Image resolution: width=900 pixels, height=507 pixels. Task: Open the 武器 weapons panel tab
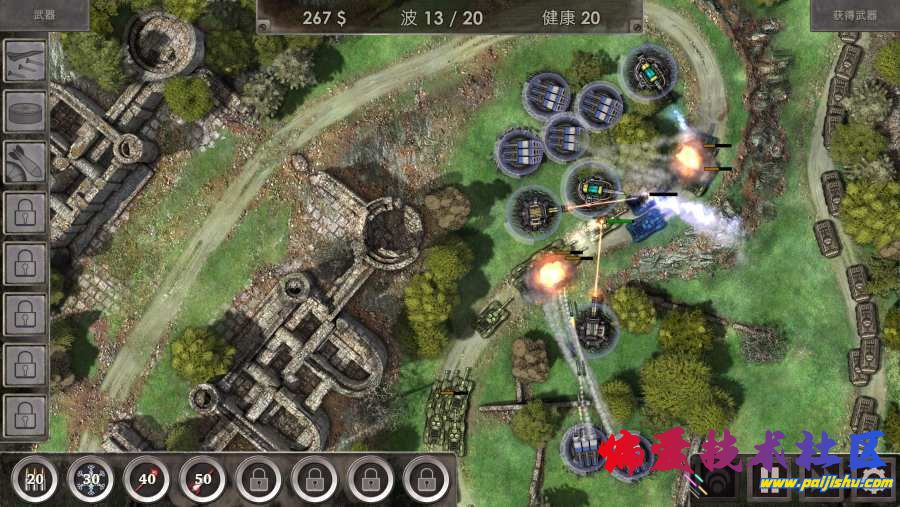pos(43,15)
